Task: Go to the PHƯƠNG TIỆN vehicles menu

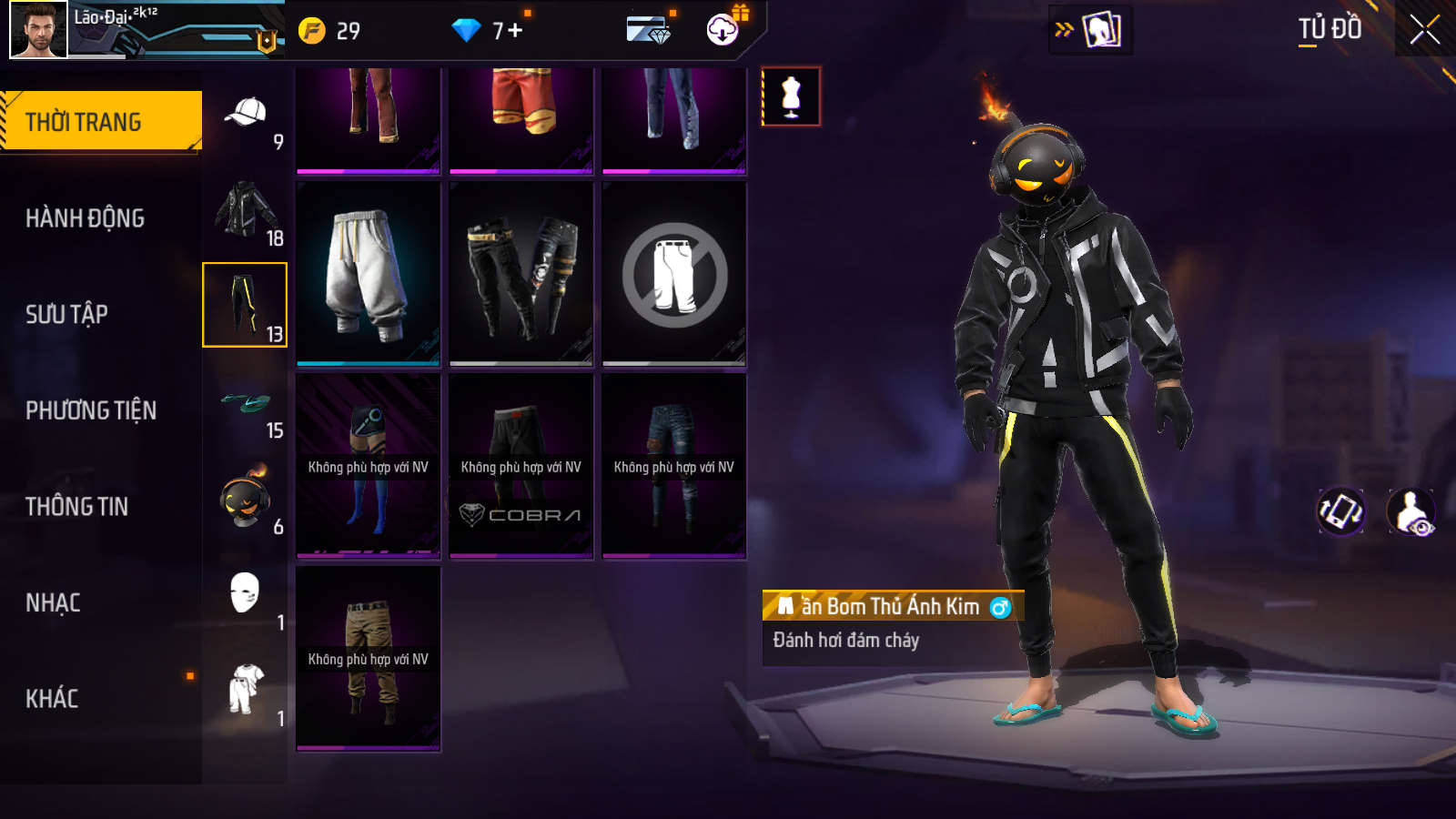Action: point(91,410)
